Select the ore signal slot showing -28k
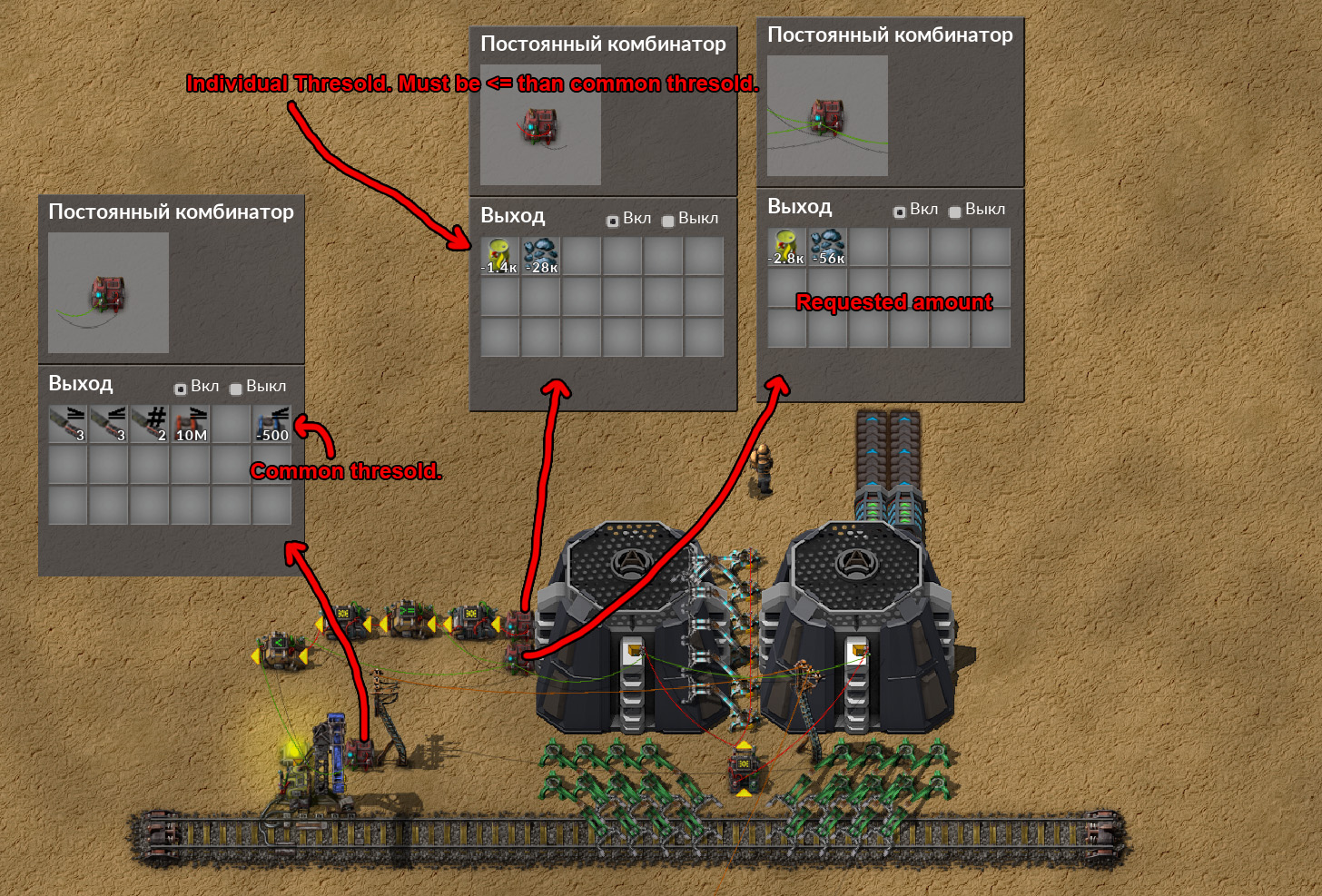 pos(541,256)
